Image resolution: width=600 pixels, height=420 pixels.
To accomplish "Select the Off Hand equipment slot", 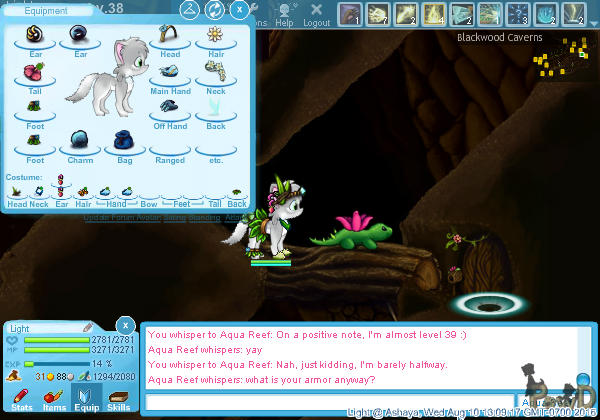I will click(169, 108).
